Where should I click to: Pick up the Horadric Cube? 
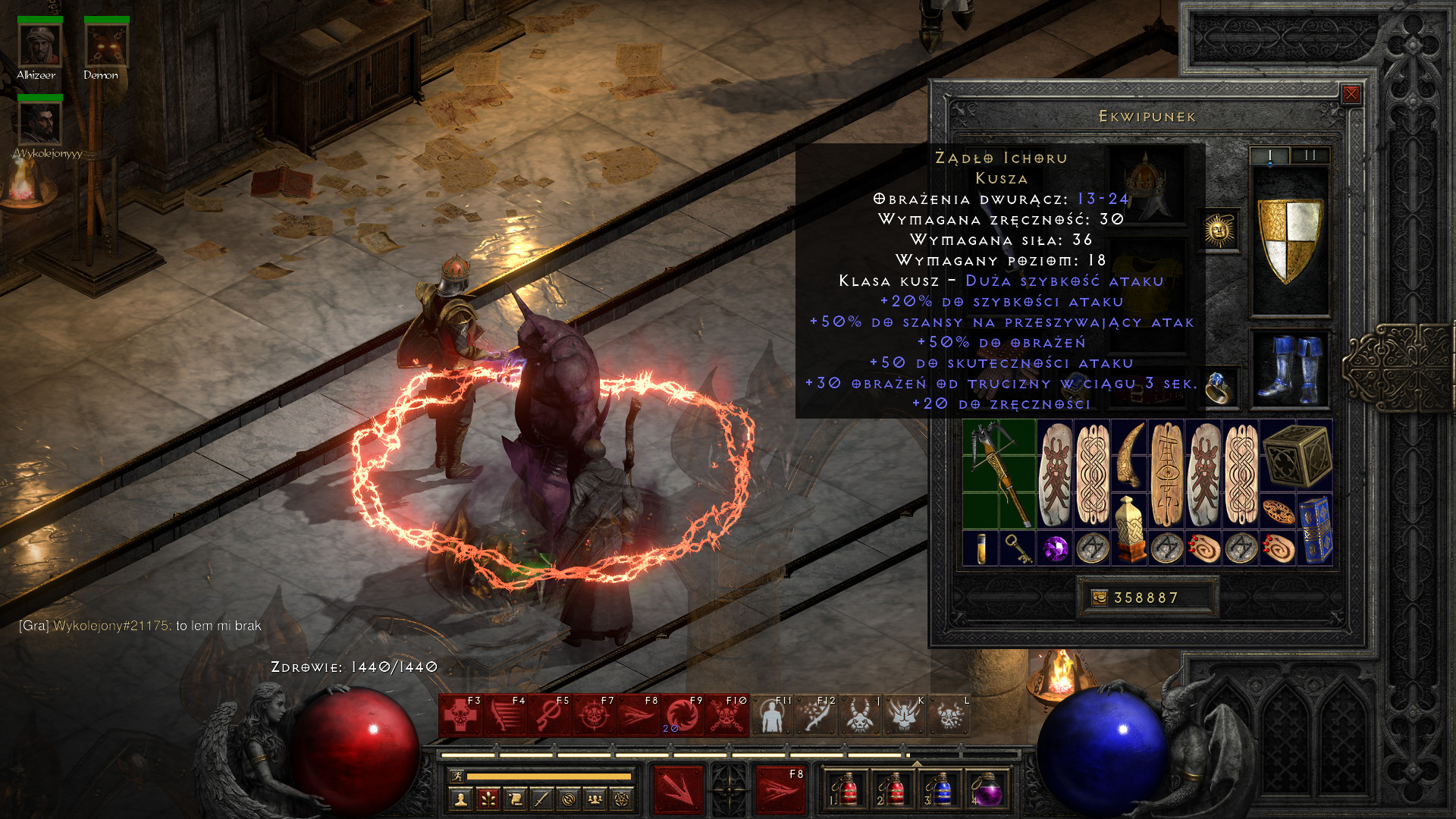point(1296,456)
